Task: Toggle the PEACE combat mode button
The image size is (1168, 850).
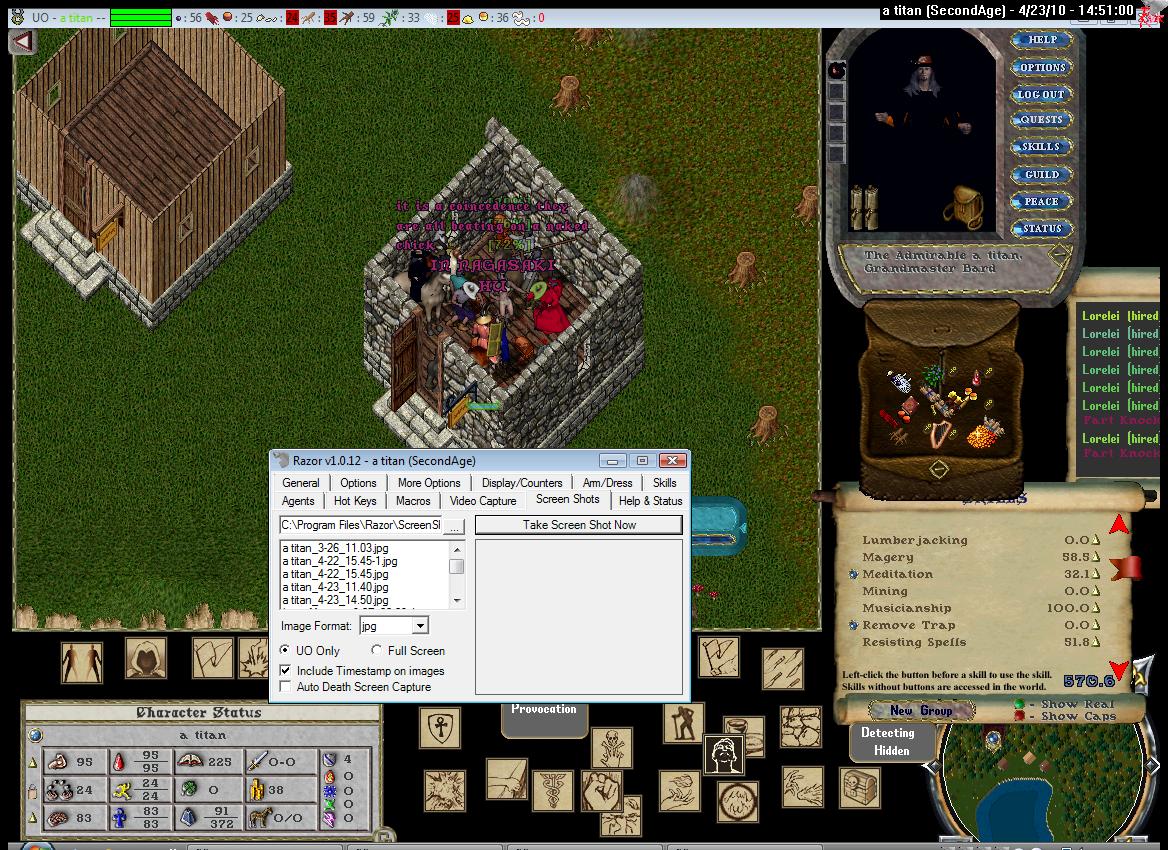Action: coord(1041,201)
